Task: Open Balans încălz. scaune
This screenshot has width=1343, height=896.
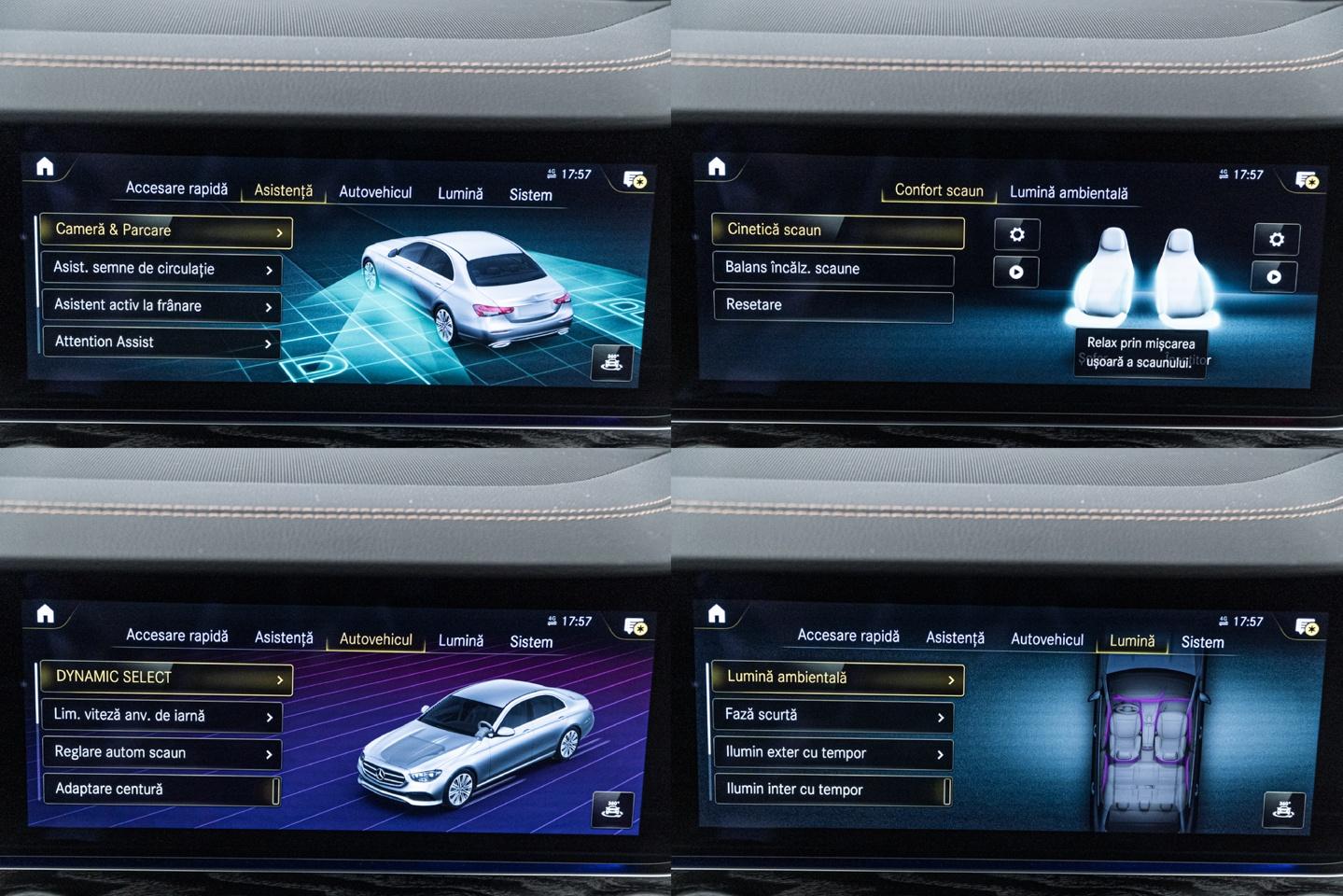Action: (832, 269)
